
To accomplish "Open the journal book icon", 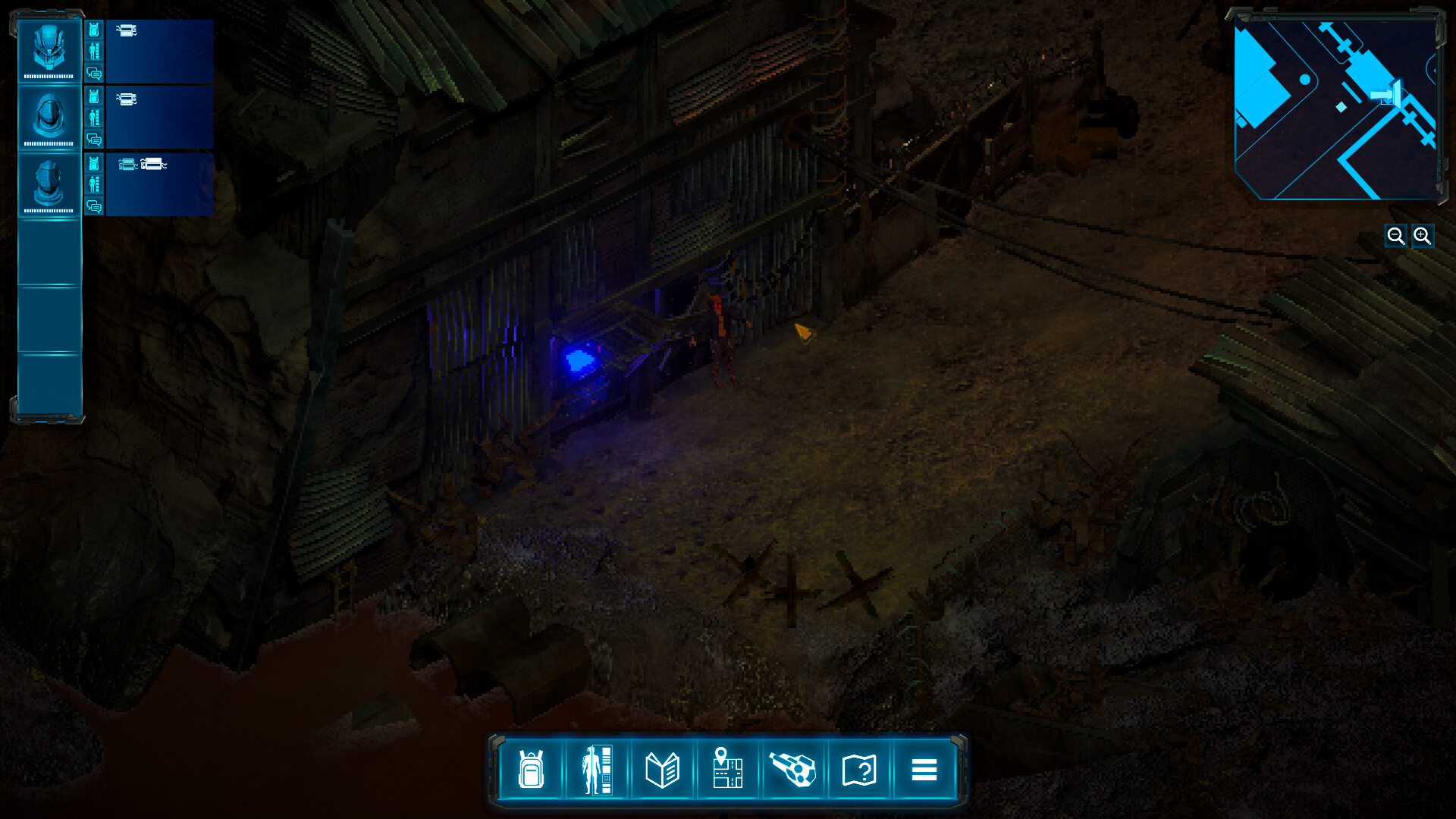I will point(663,770).
